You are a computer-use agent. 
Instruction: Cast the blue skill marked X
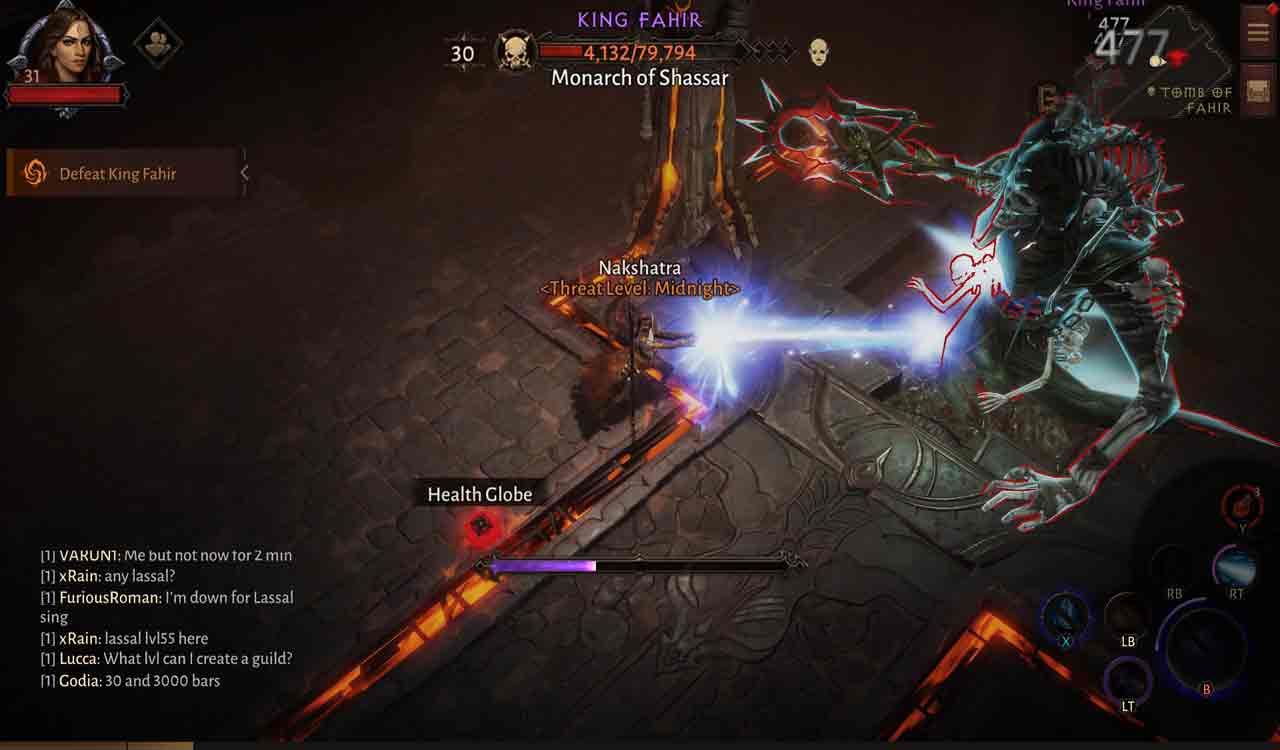coord(1065,613)
